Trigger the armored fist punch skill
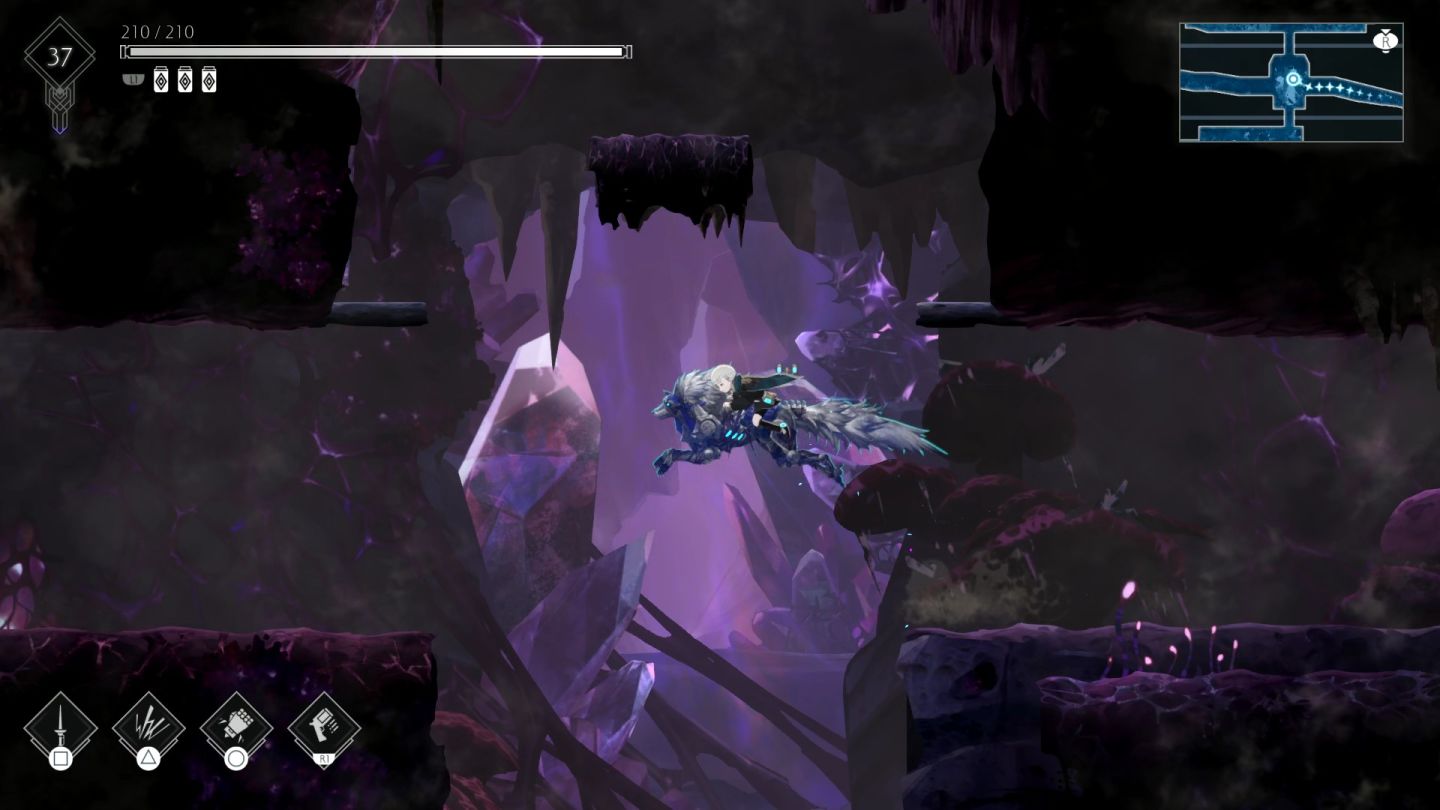The image size is (1440, 810). pos(236,727)
